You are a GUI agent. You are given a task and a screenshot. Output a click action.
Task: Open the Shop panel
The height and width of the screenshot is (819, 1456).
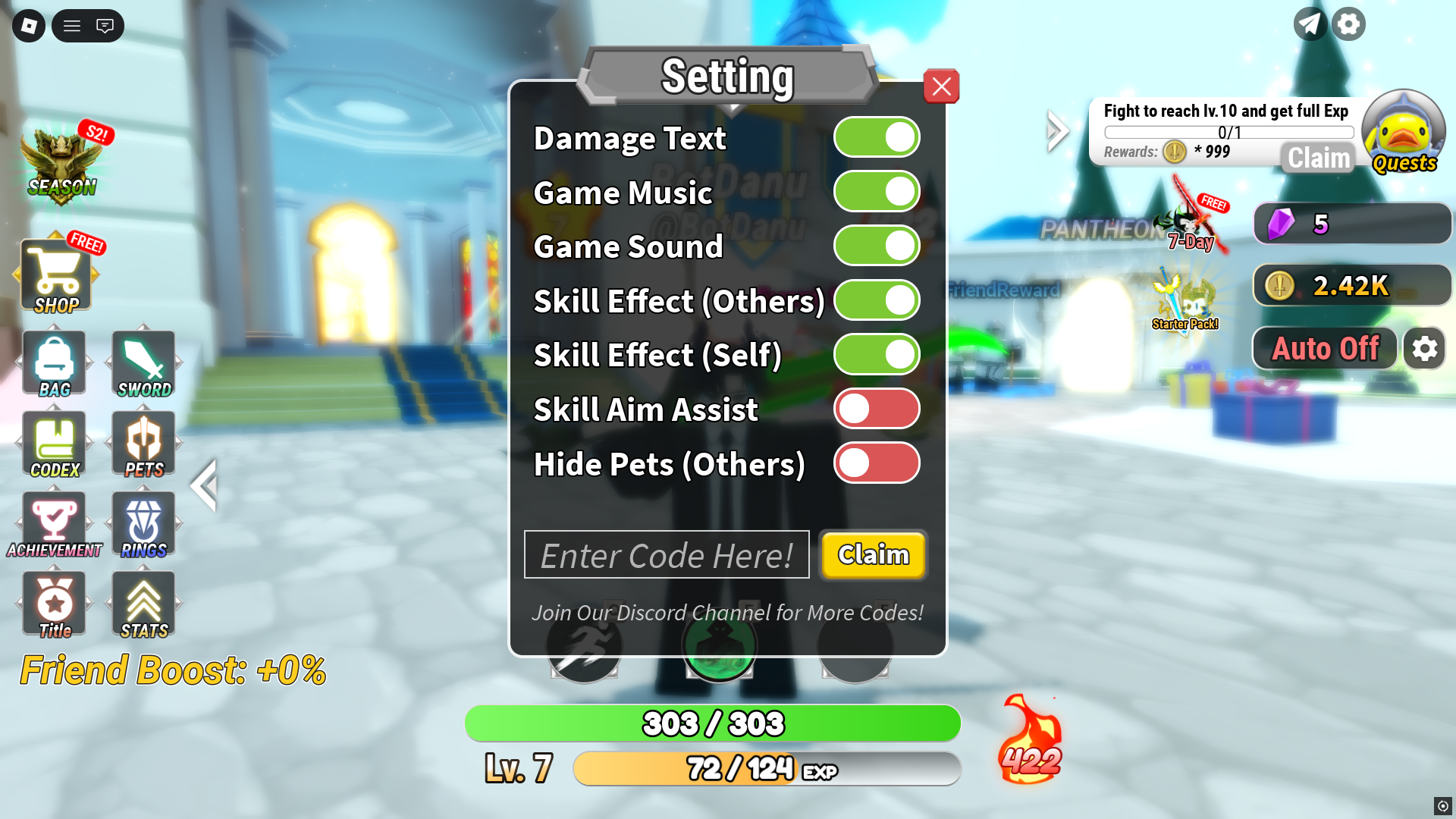click(57, 273)
